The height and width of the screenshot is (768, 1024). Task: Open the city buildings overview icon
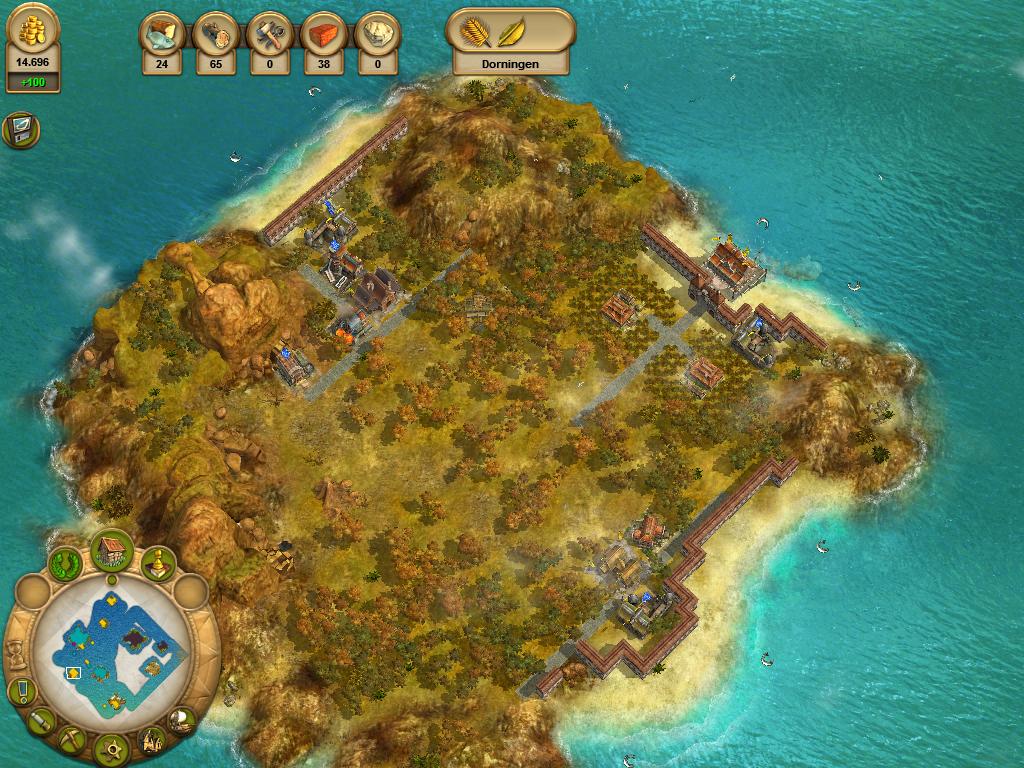tap(152, 740)
